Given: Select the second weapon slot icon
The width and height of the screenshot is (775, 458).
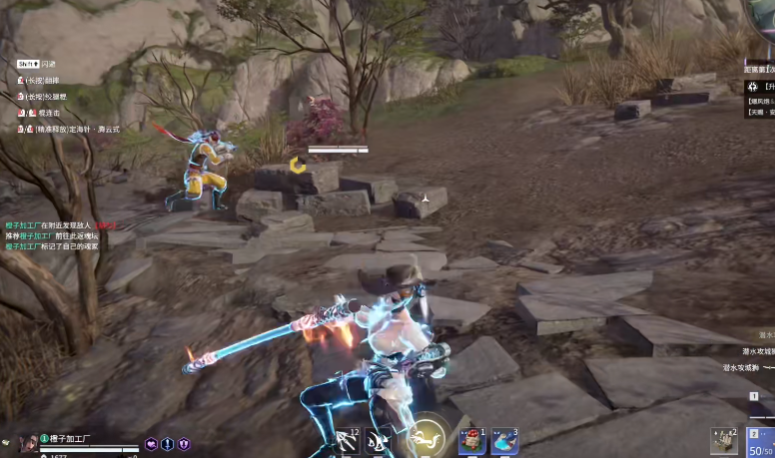Looking at the screenshot, I should coord(377,440).
